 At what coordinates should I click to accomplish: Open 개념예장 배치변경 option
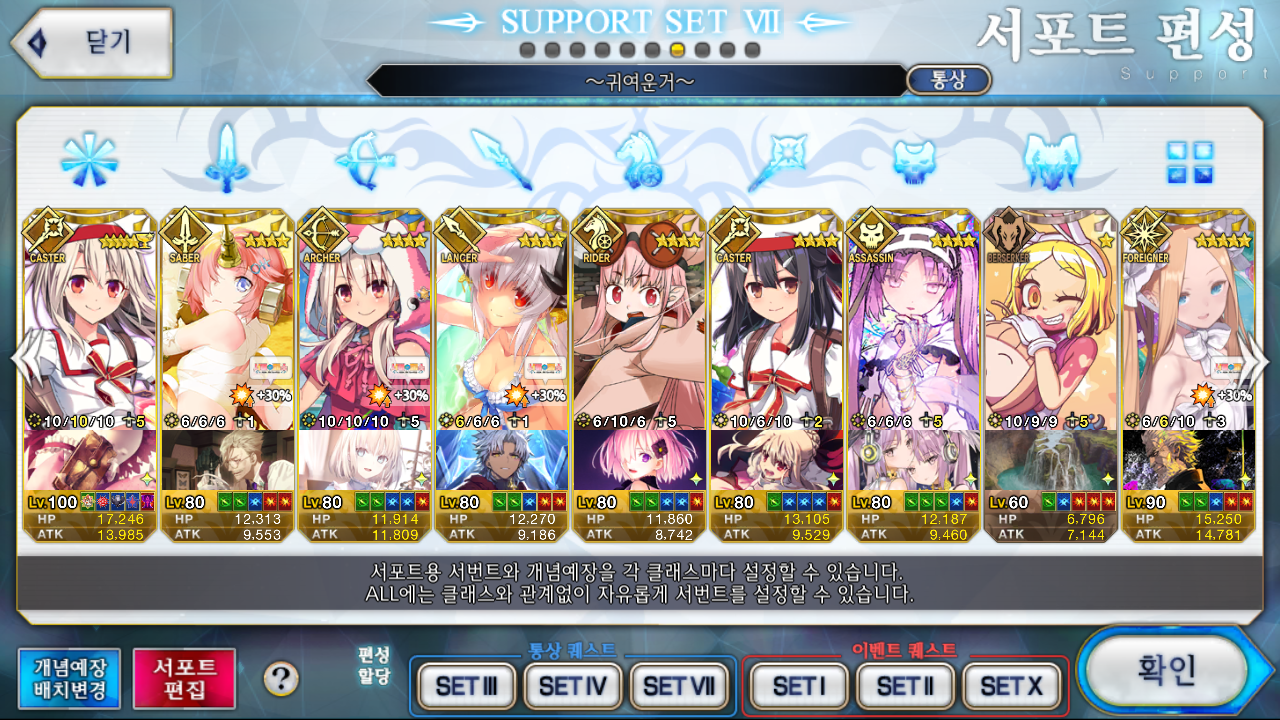69,678
